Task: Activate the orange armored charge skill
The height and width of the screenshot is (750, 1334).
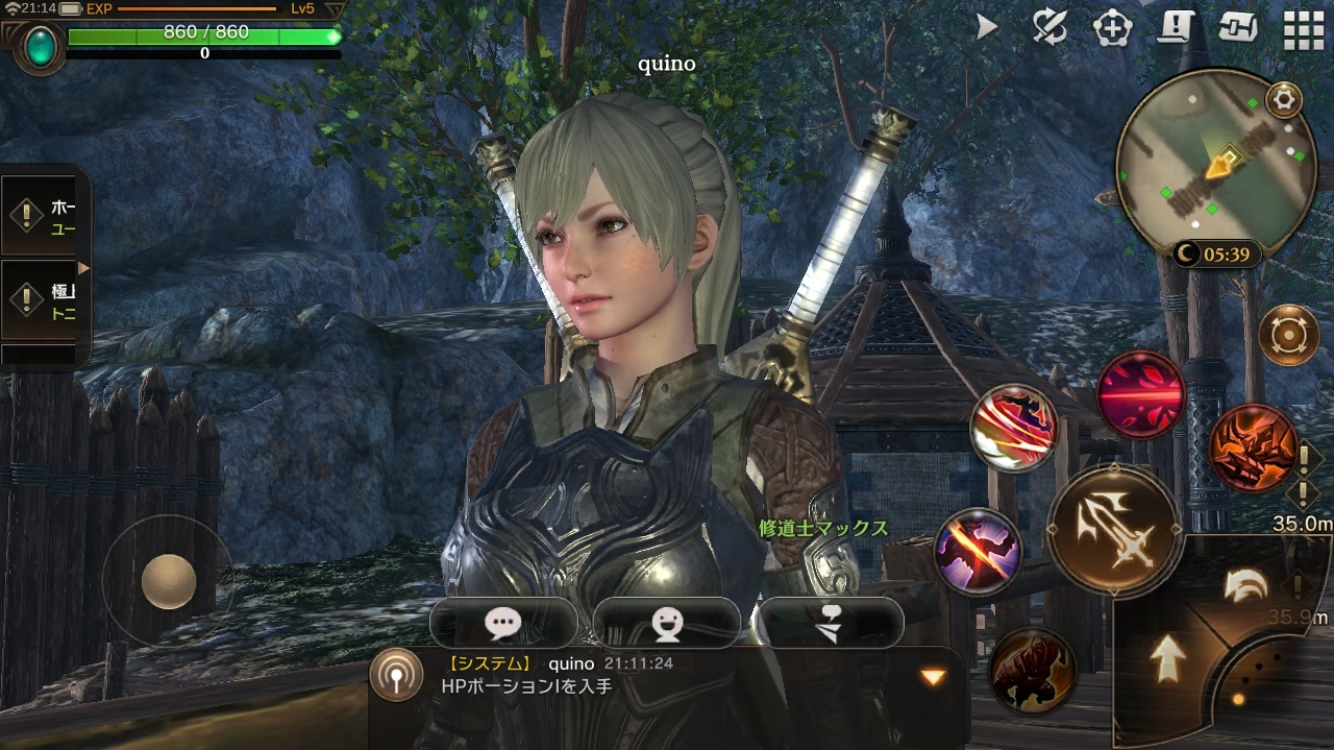Action: 1253,447
